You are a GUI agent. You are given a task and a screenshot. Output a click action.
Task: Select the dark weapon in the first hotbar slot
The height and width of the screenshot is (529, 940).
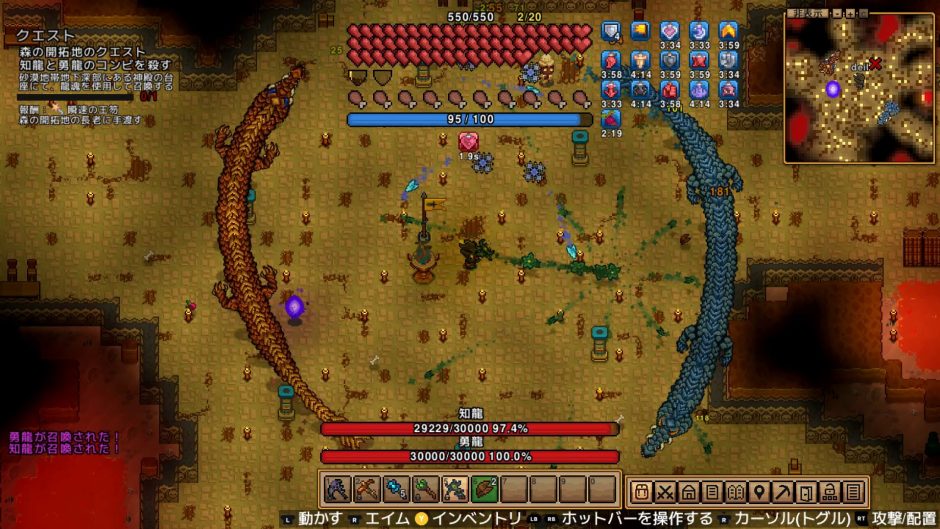tap(337, 490)
